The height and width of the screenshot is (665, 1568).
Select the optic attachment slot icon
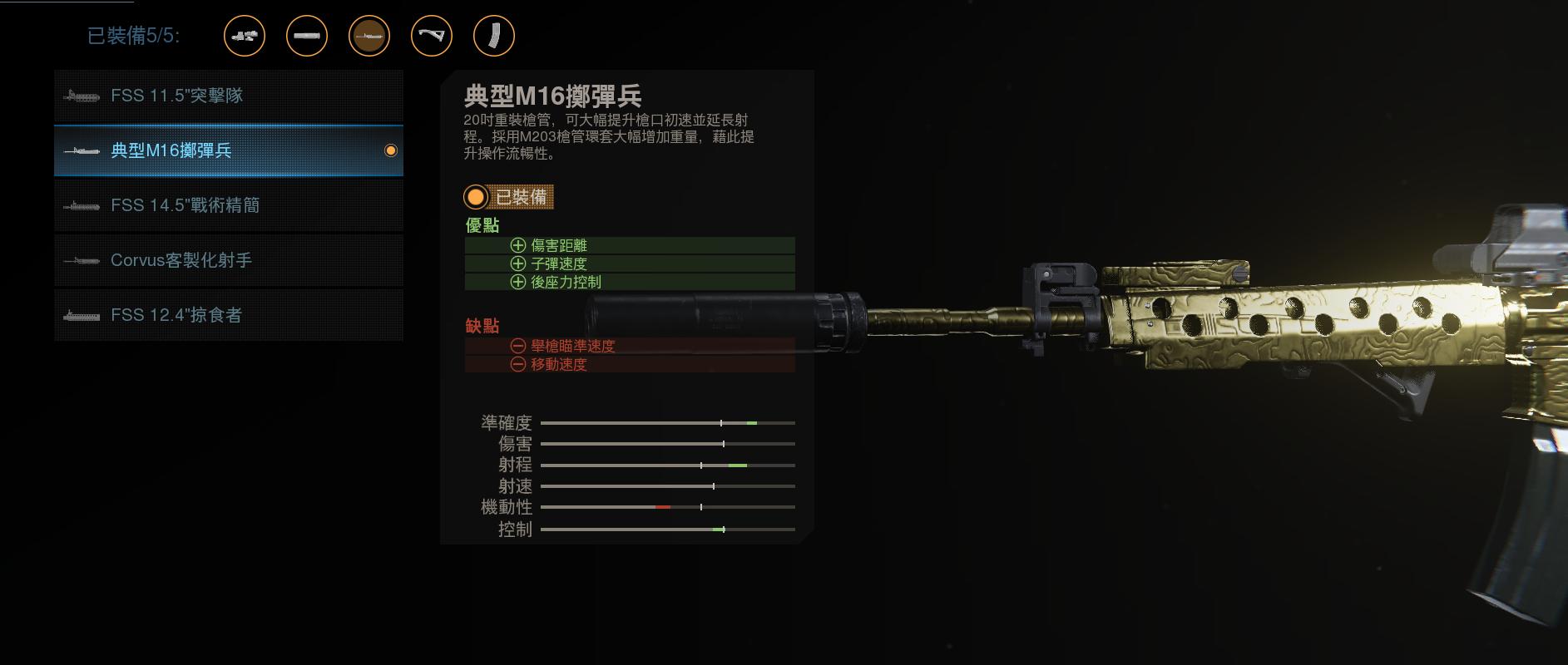(x=245, y=36)
